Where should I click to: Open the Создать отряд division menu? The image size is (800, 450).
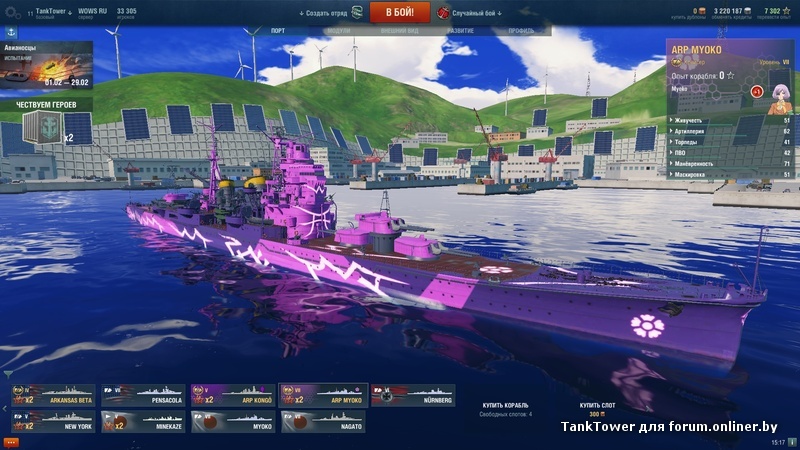(329, 13)
